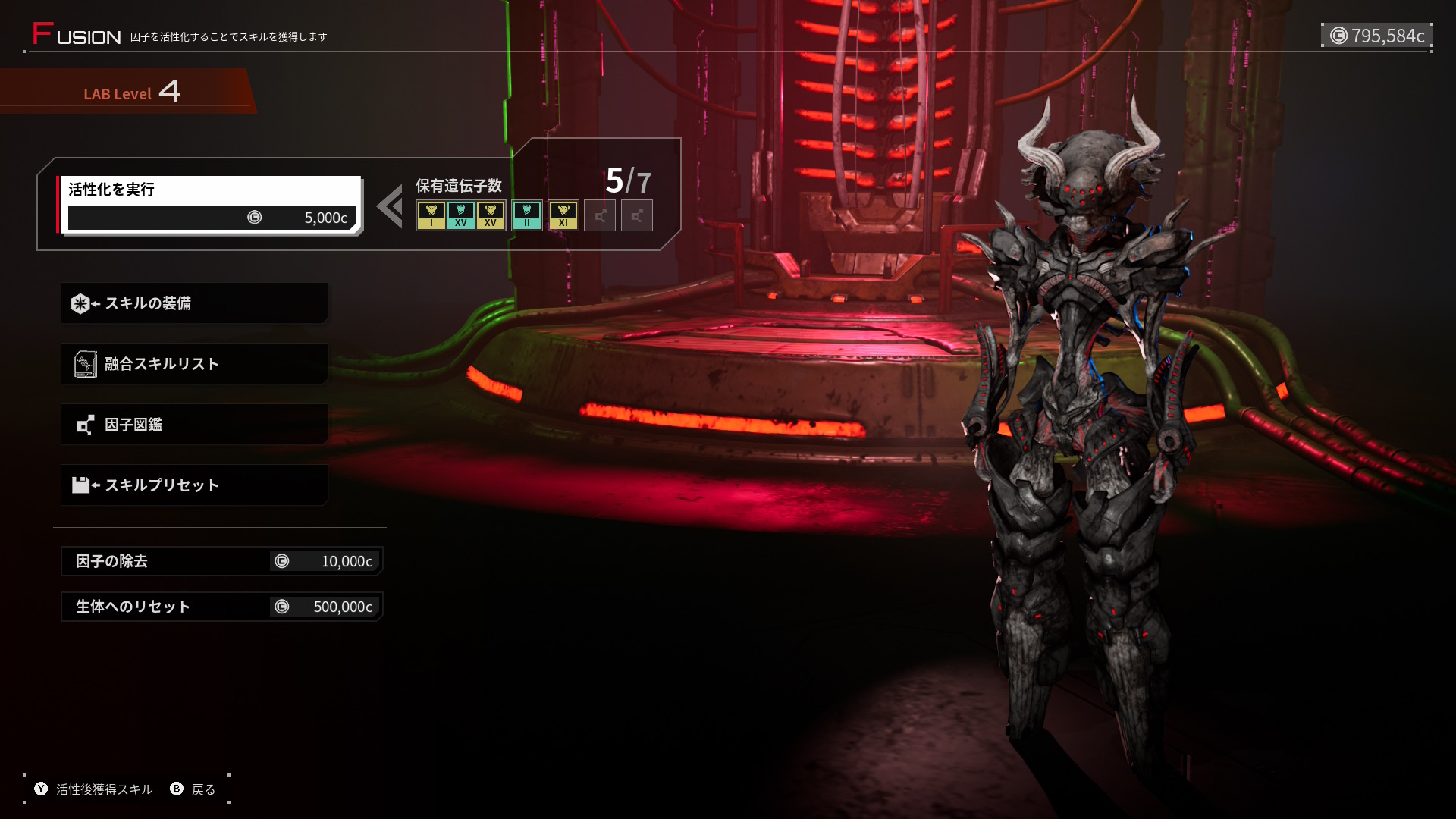This screenshot has width=1456, height=819.
Task: Select the yellow gene slot labeled XI
Action: click(563, 215)
